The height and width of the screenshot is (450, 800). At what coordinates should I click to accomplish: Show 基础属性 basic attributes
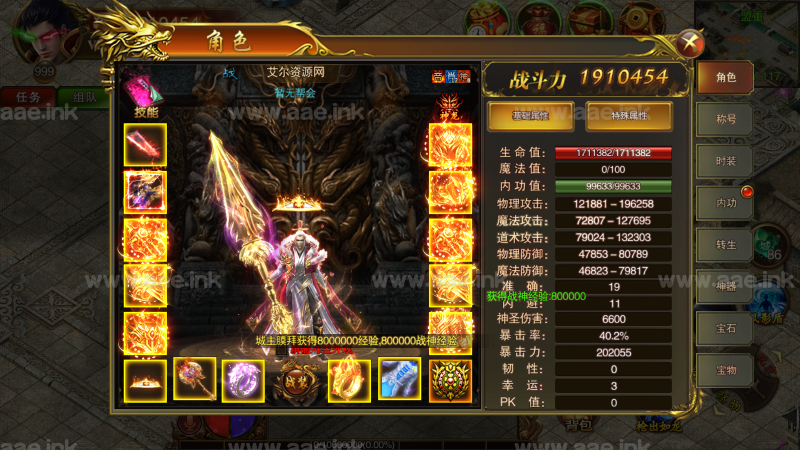pos(530,116)
